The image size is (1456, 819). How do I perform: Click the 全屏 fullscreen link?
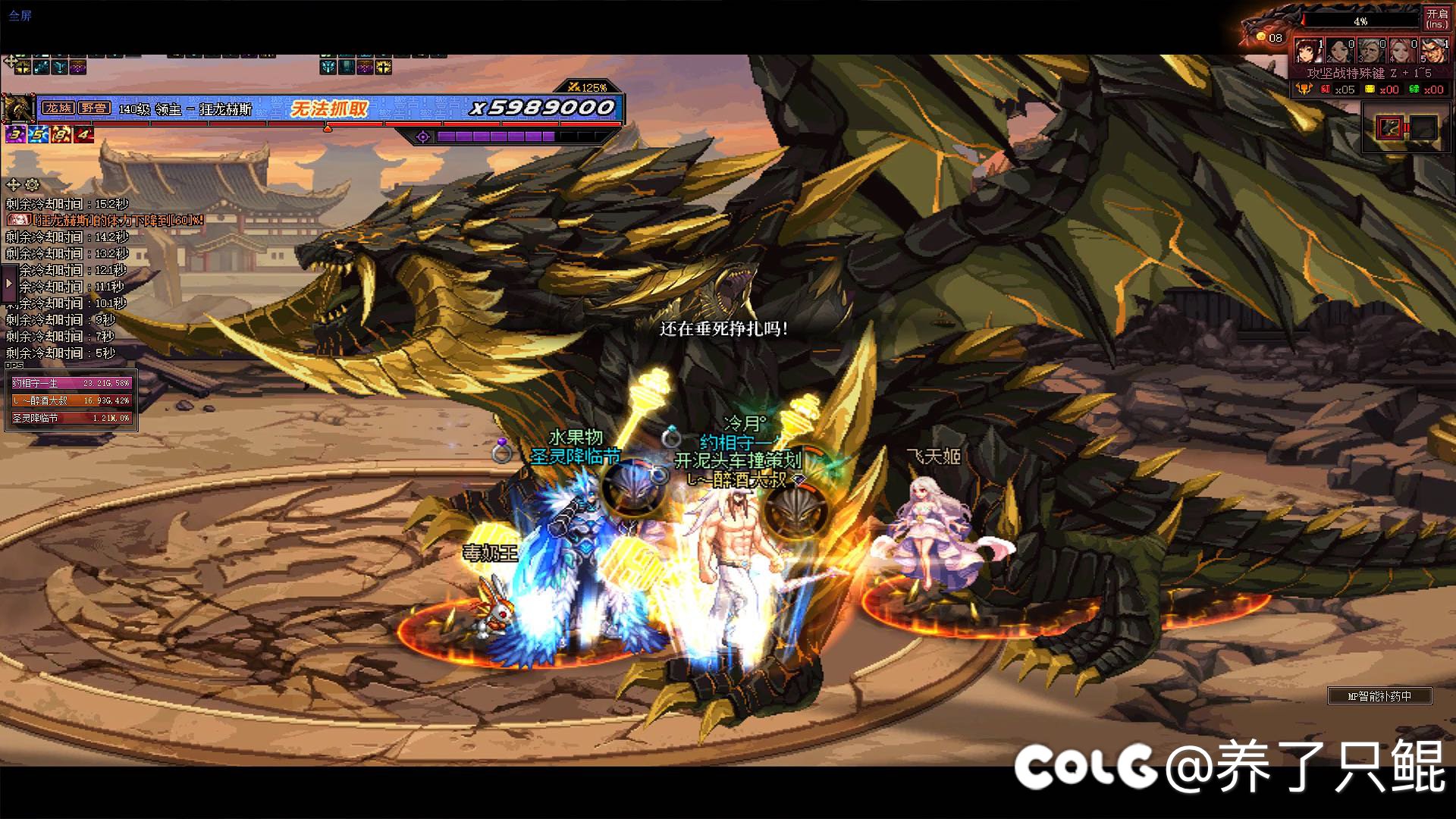(20, 15)
